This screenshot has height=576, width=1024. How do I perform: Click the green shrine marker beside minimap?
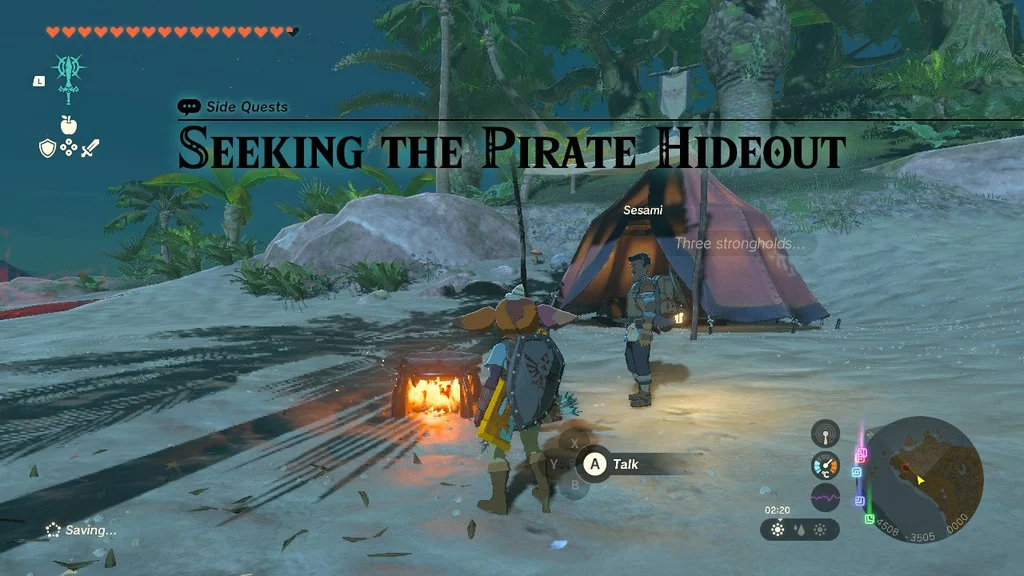click(869, 519)
